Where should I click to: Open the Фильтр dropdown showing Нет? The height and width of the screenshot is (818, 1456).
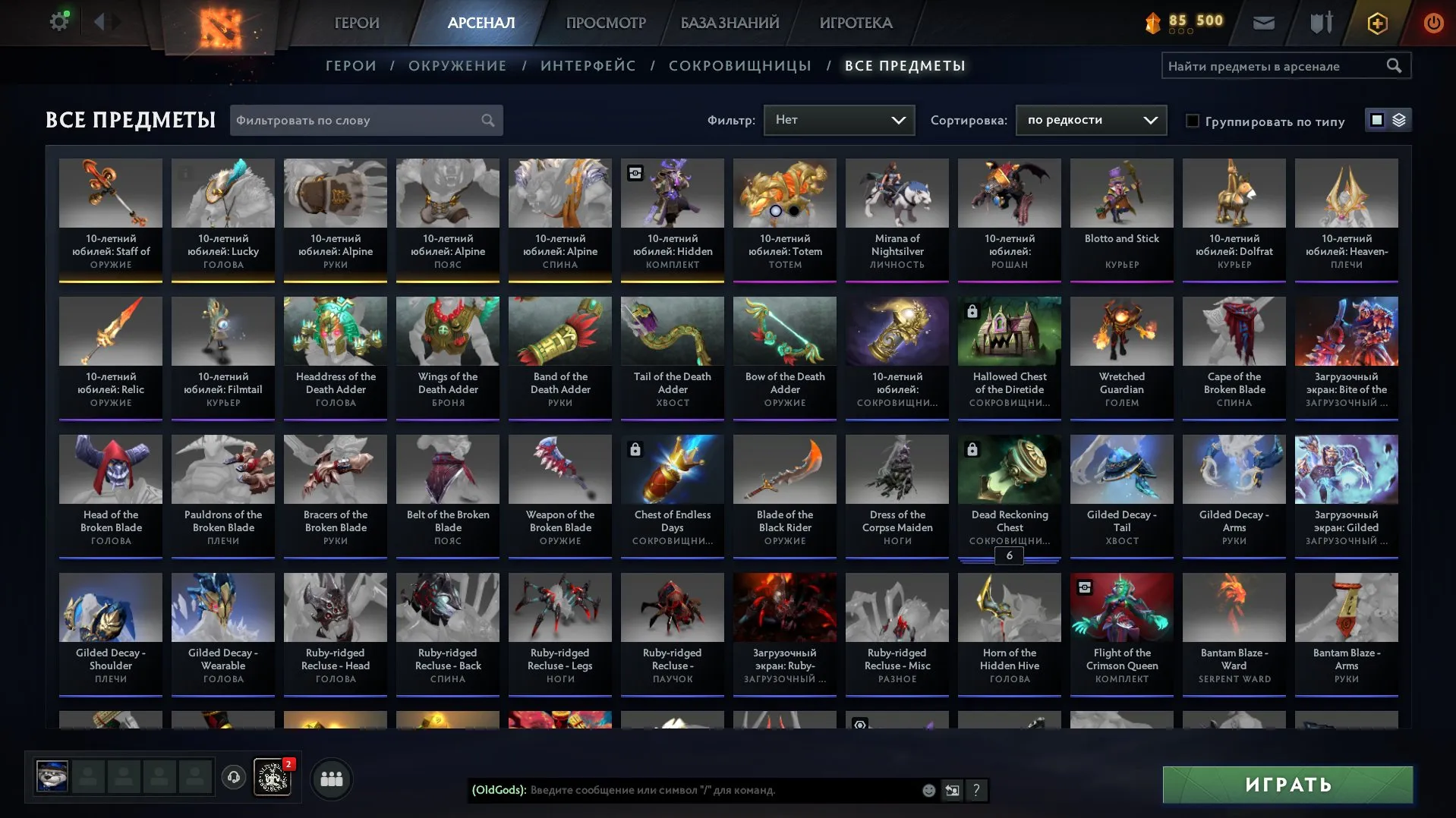(x=838, y=120)
